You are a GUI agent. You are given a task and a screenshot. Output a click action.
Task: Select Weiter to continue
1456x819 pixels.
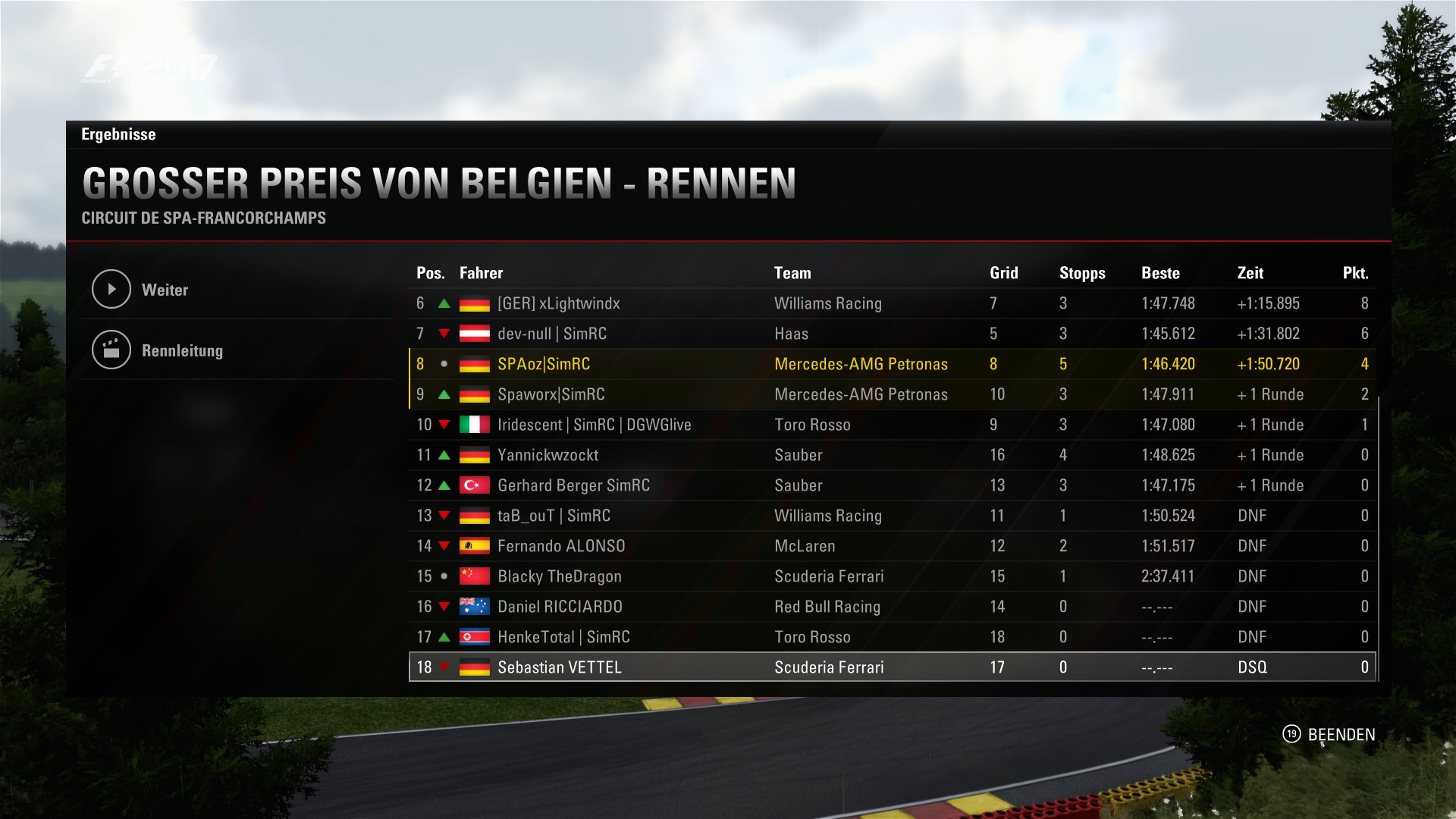[x=165, y=290]
